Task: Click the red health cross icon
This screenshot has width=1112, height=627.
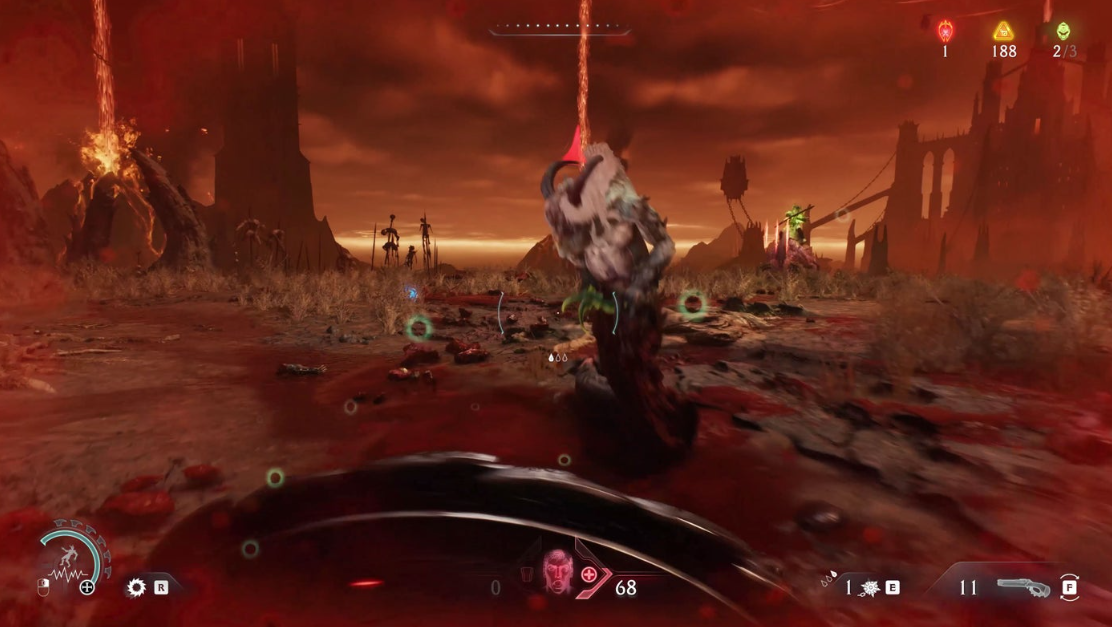Action: click(591, 574)
